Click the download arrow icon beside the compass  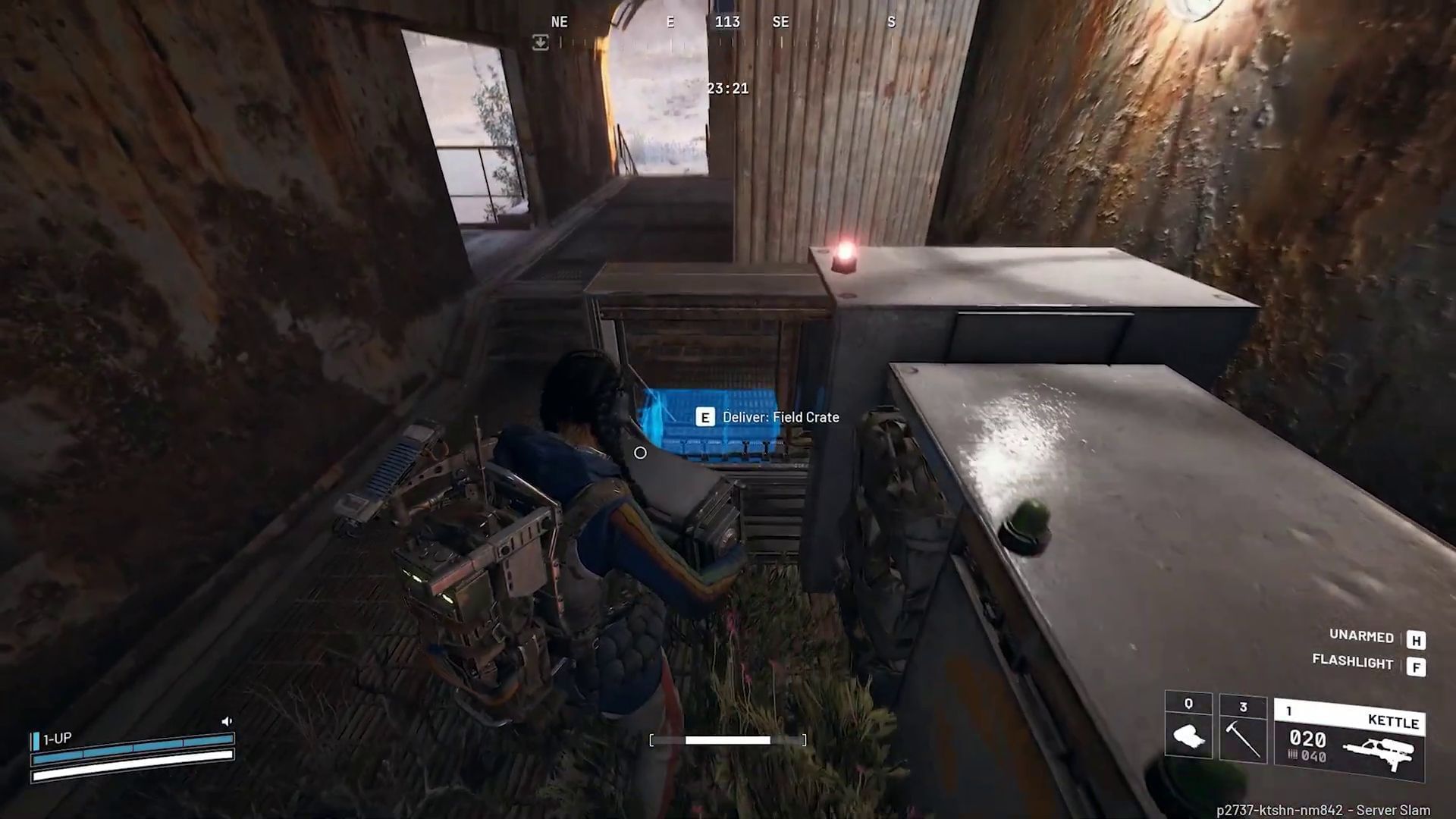pyautogui.click(x=540, y=43)
